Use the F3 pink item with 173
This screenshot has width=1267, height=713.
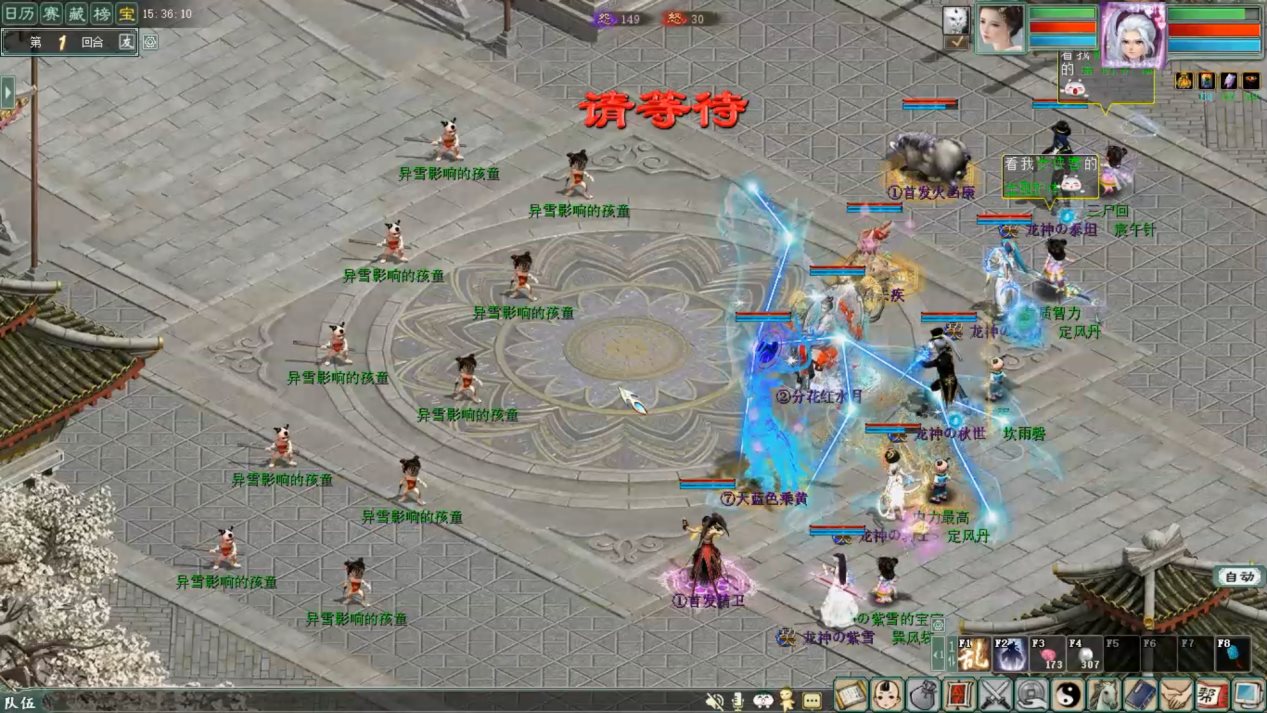(x=1047, y=654)
